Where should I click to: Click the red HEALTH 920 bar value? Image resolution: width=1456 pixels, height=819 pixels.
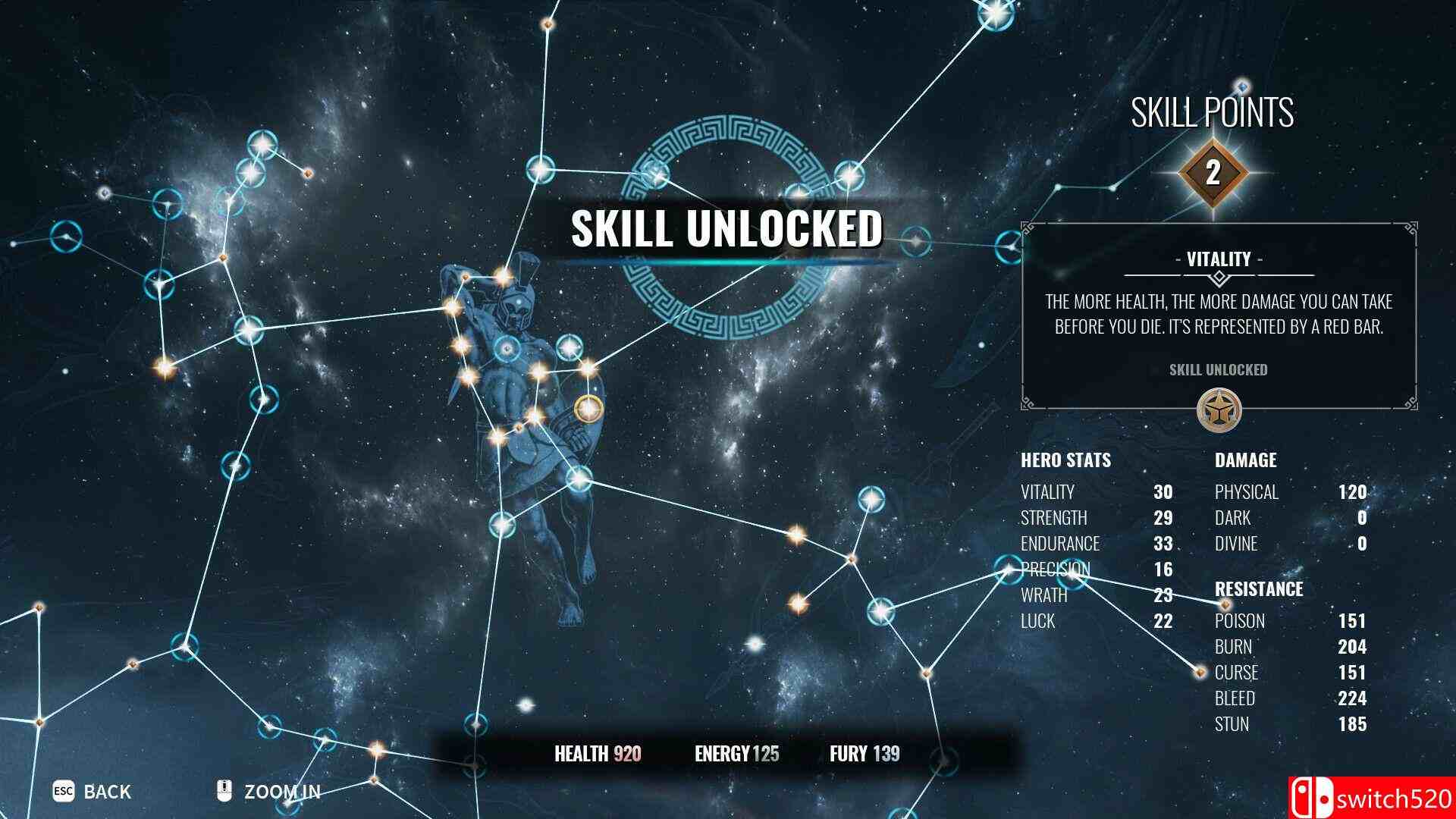(624, 754)
